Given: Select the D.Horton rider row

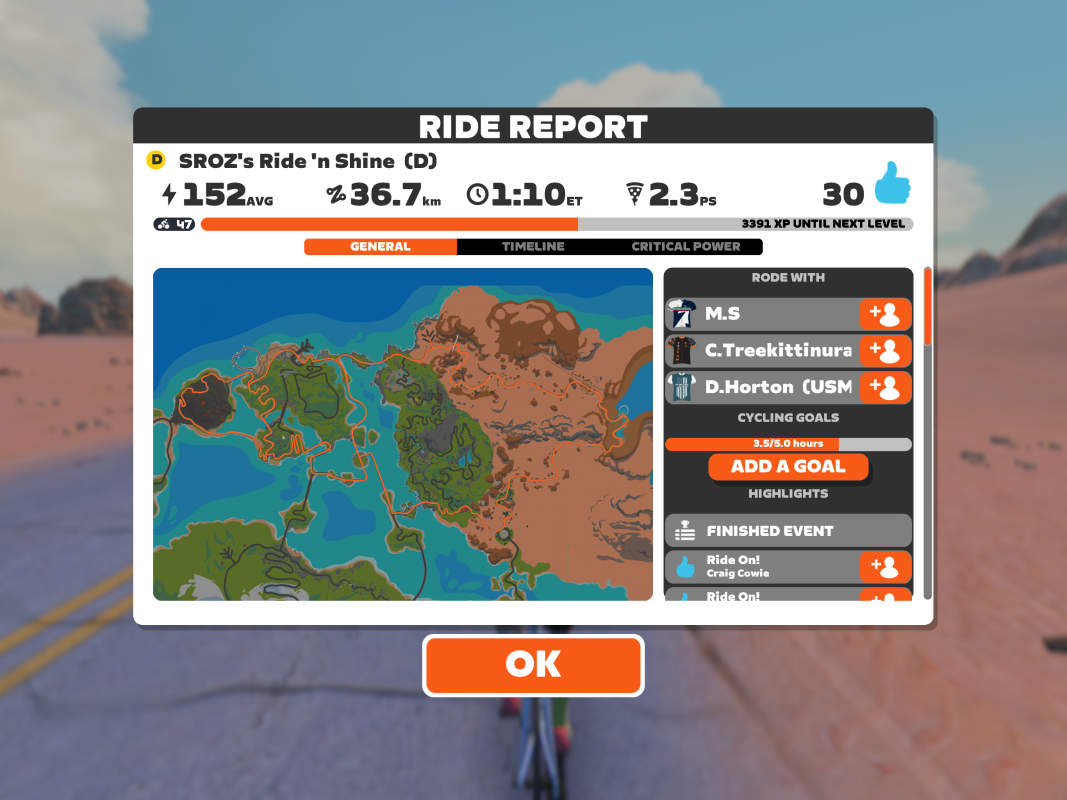Looking at the screenshot, I should [x=760, y=387].
